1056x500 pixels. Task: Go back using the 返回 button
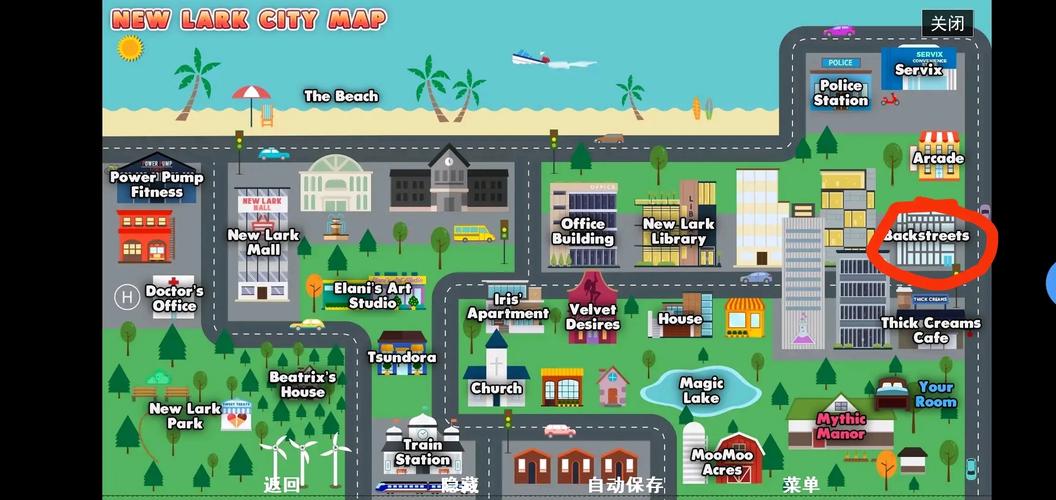click(282, 485)
